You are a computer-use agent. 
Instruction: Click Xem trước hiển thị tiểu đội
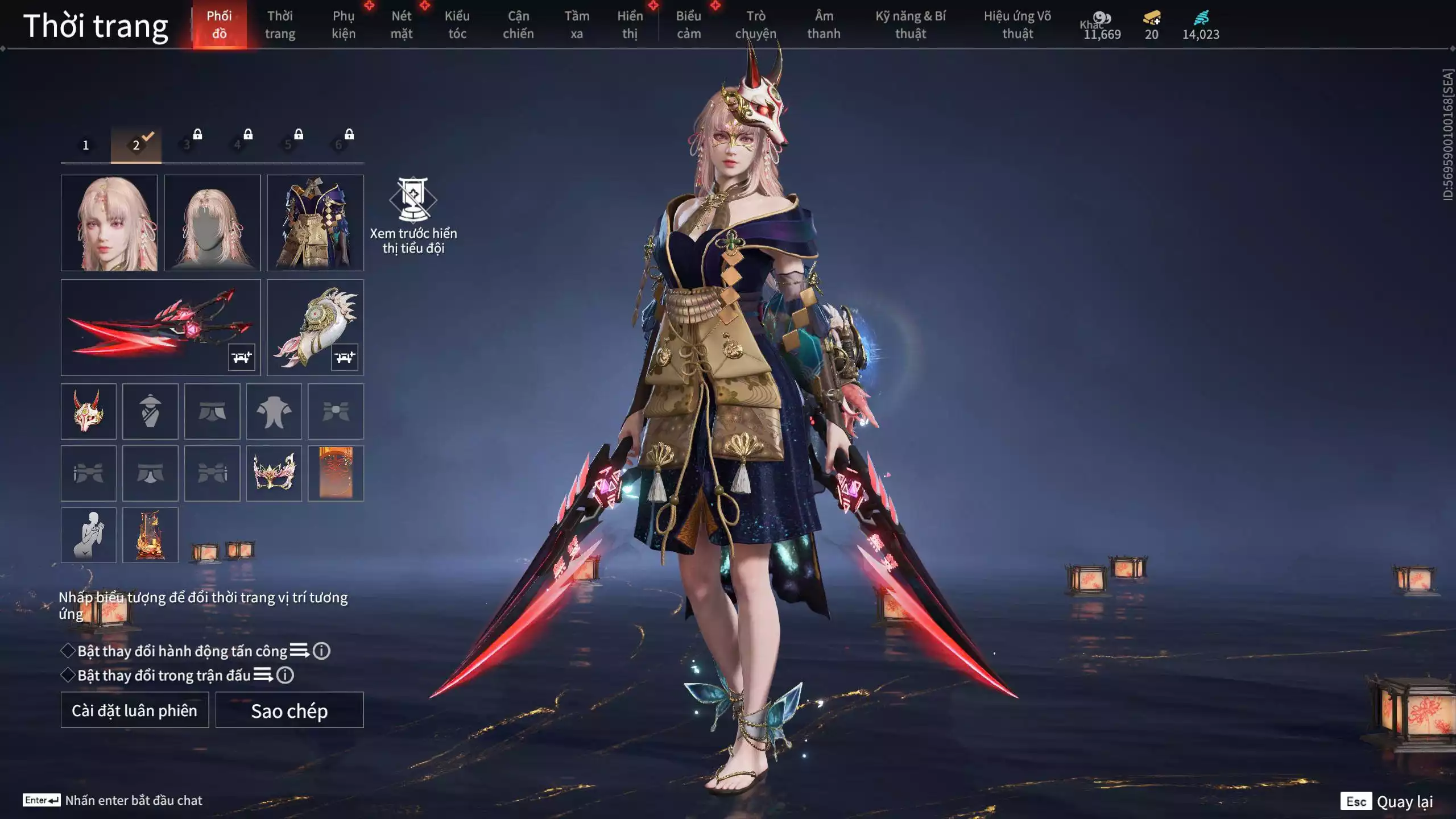[413, 216]
